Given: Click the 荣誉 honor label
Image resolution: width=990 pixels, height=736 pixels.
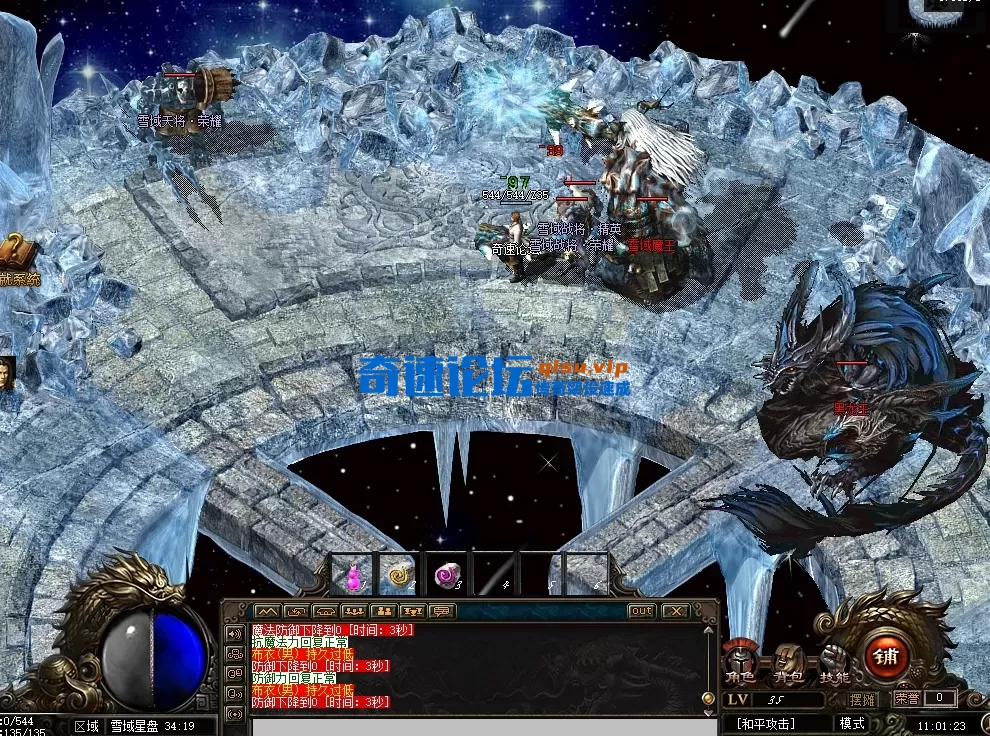Looking at the screenshot, I should coord(907,699).
